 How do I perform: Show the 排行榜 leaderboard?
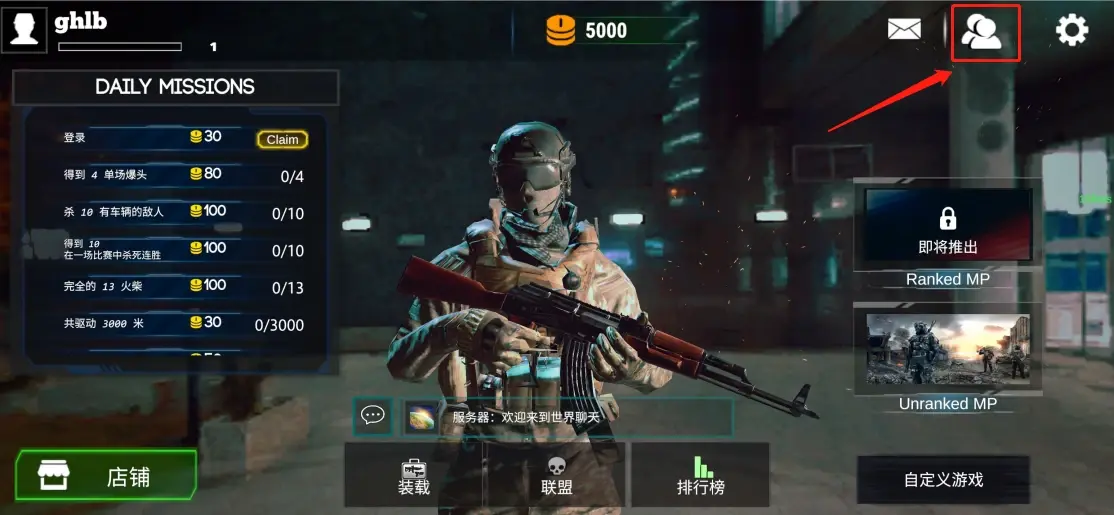click(x=700, y=476)
